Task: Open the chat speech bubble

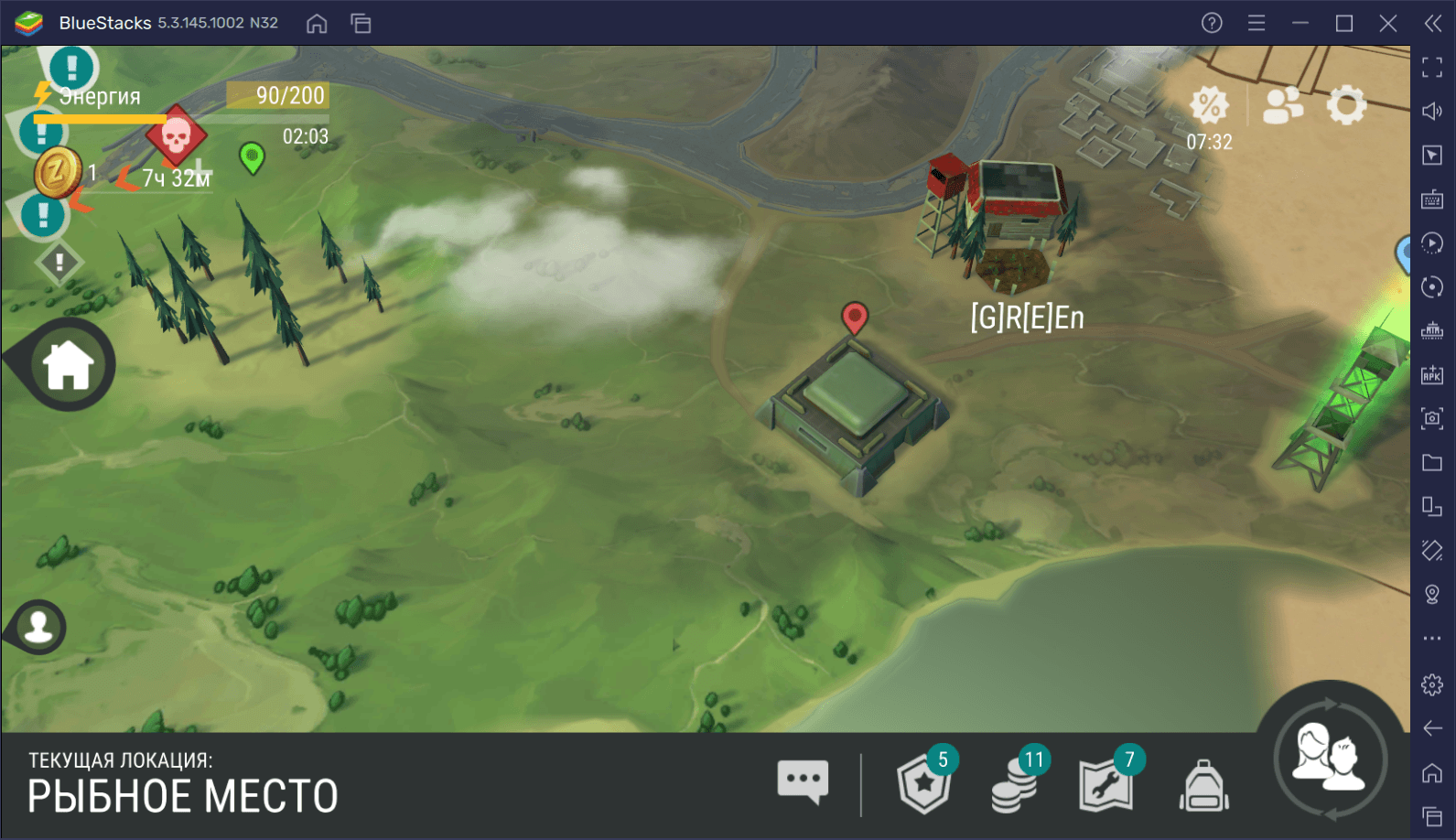Action: 803,782
